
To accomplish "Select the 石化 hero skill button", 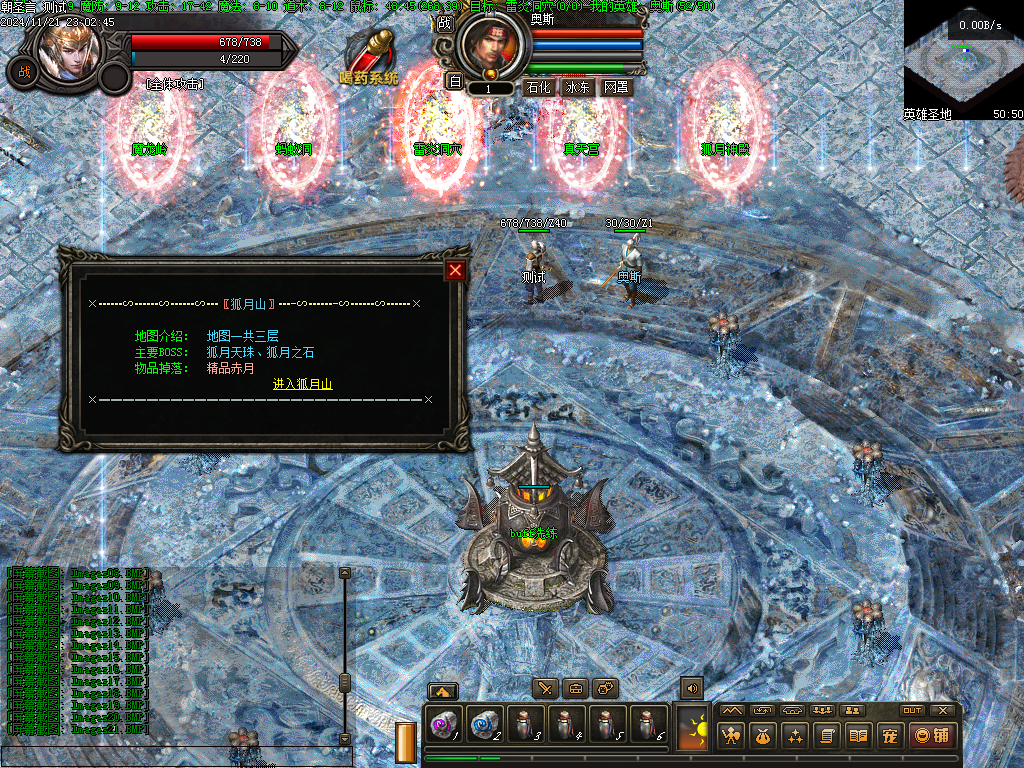I will [x=538, y=87].
